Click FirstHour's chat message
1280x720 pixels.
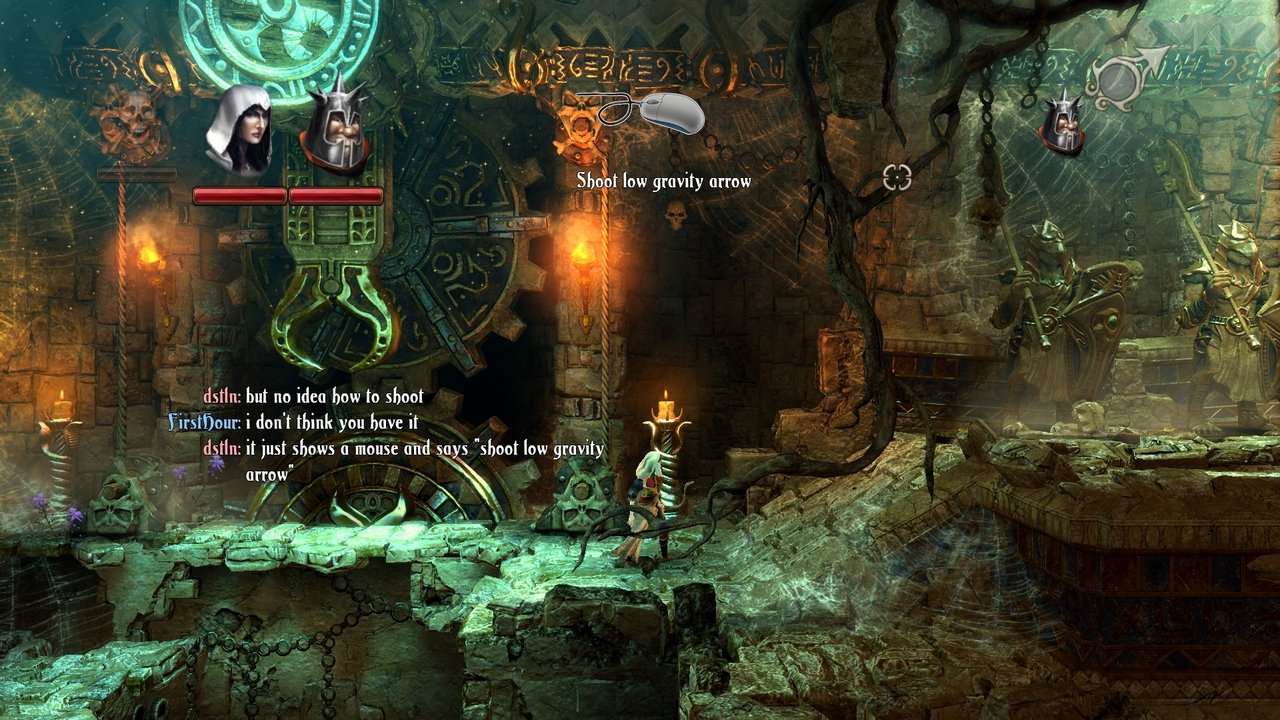coord(332,423)
